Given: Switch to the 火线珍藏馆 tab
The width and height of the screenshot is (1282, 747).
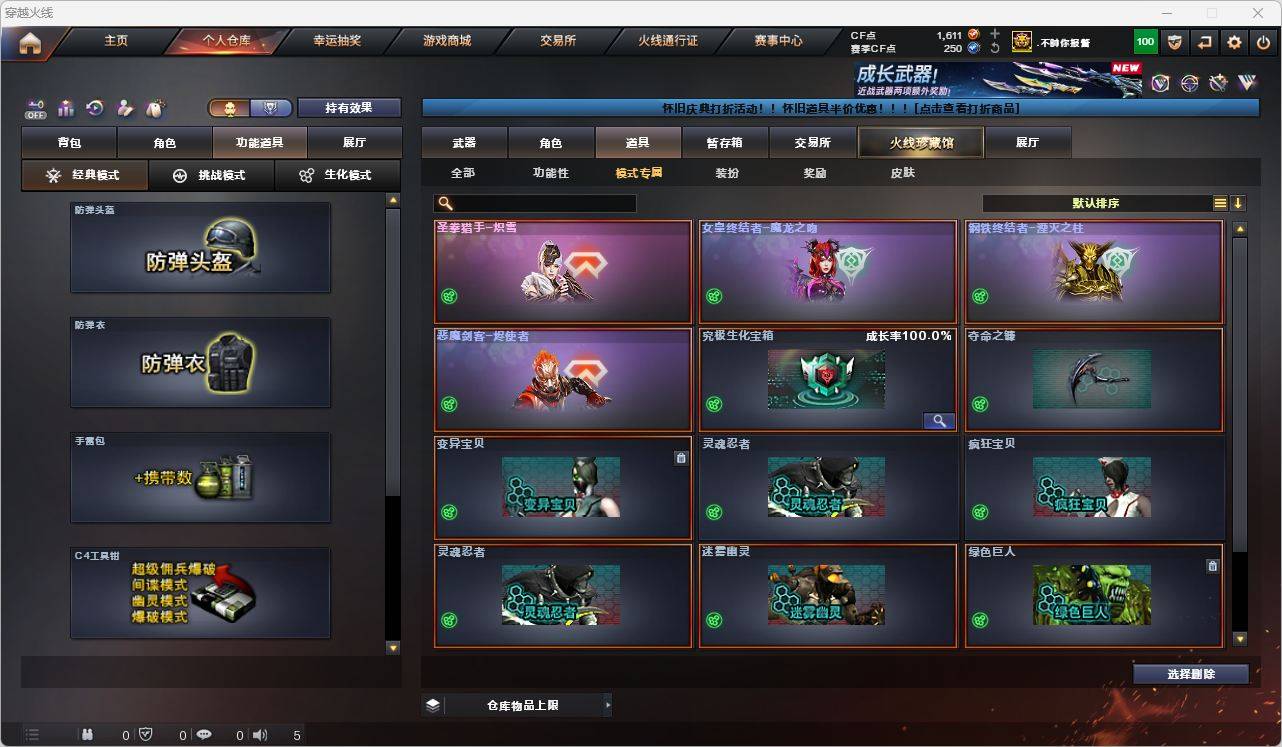Looking at the screenshot, I should coord(921,142).
